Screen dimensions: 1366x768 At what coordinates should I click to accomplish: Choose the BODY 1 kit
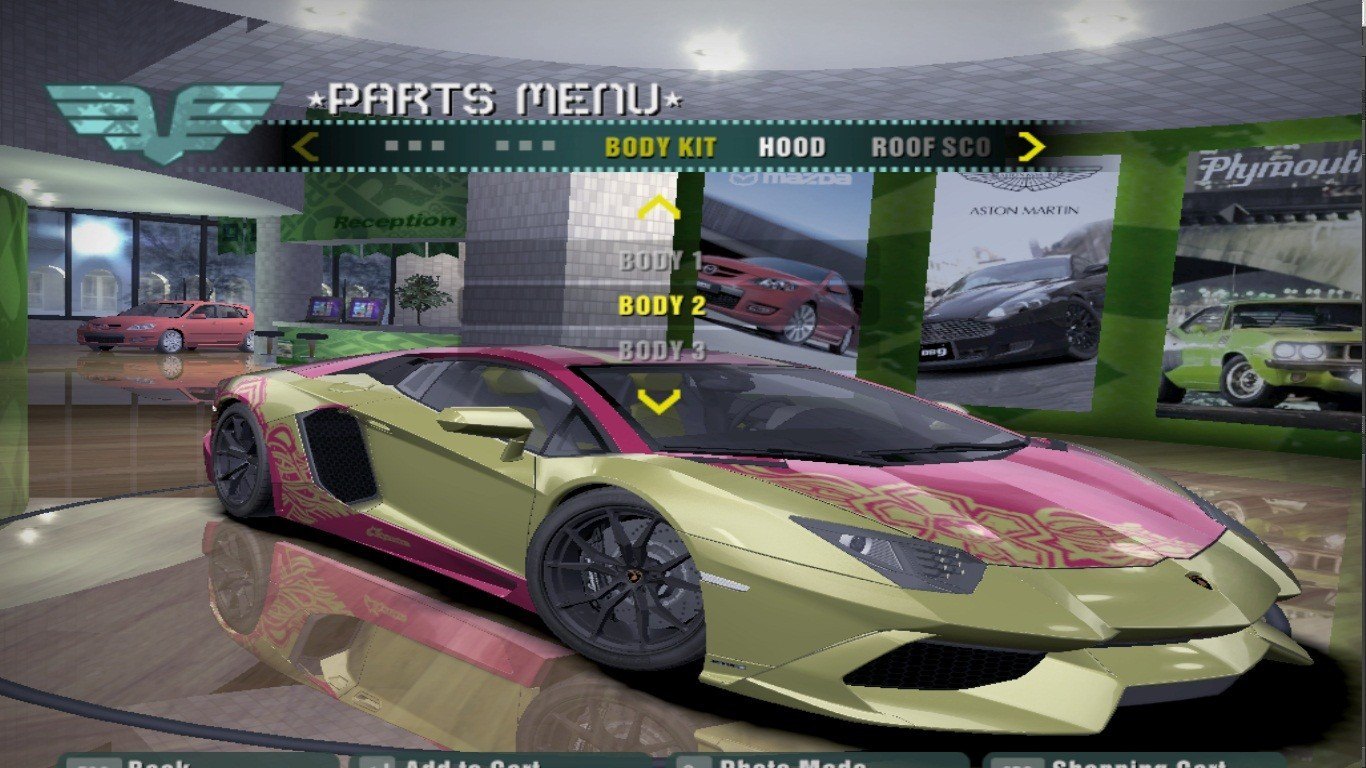pyautogui.click(x=661, y=262)
